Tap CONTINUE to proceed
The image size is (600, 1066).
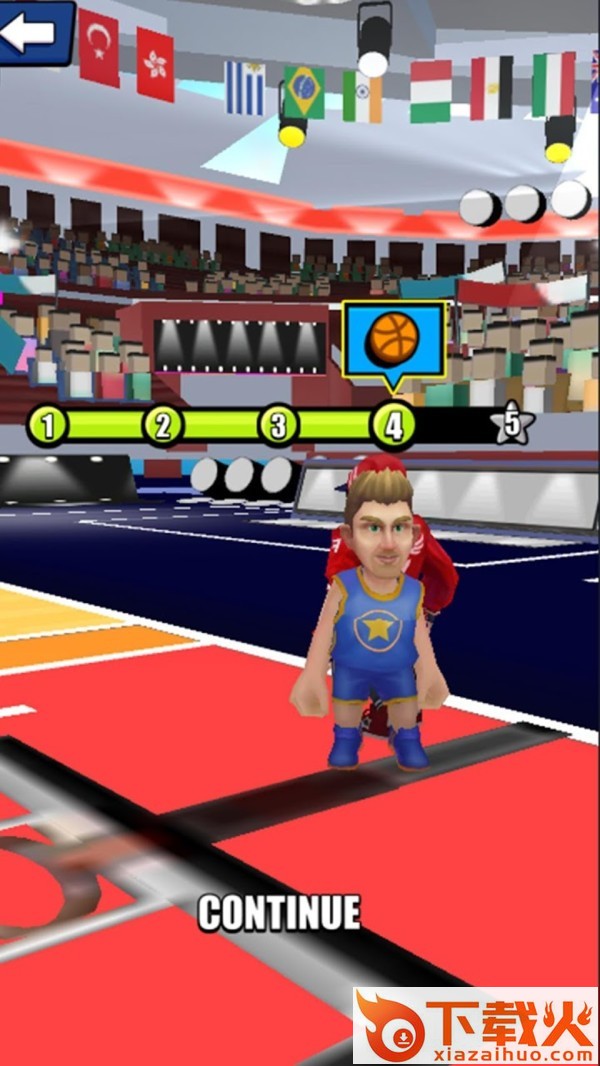tap(279, 912)
